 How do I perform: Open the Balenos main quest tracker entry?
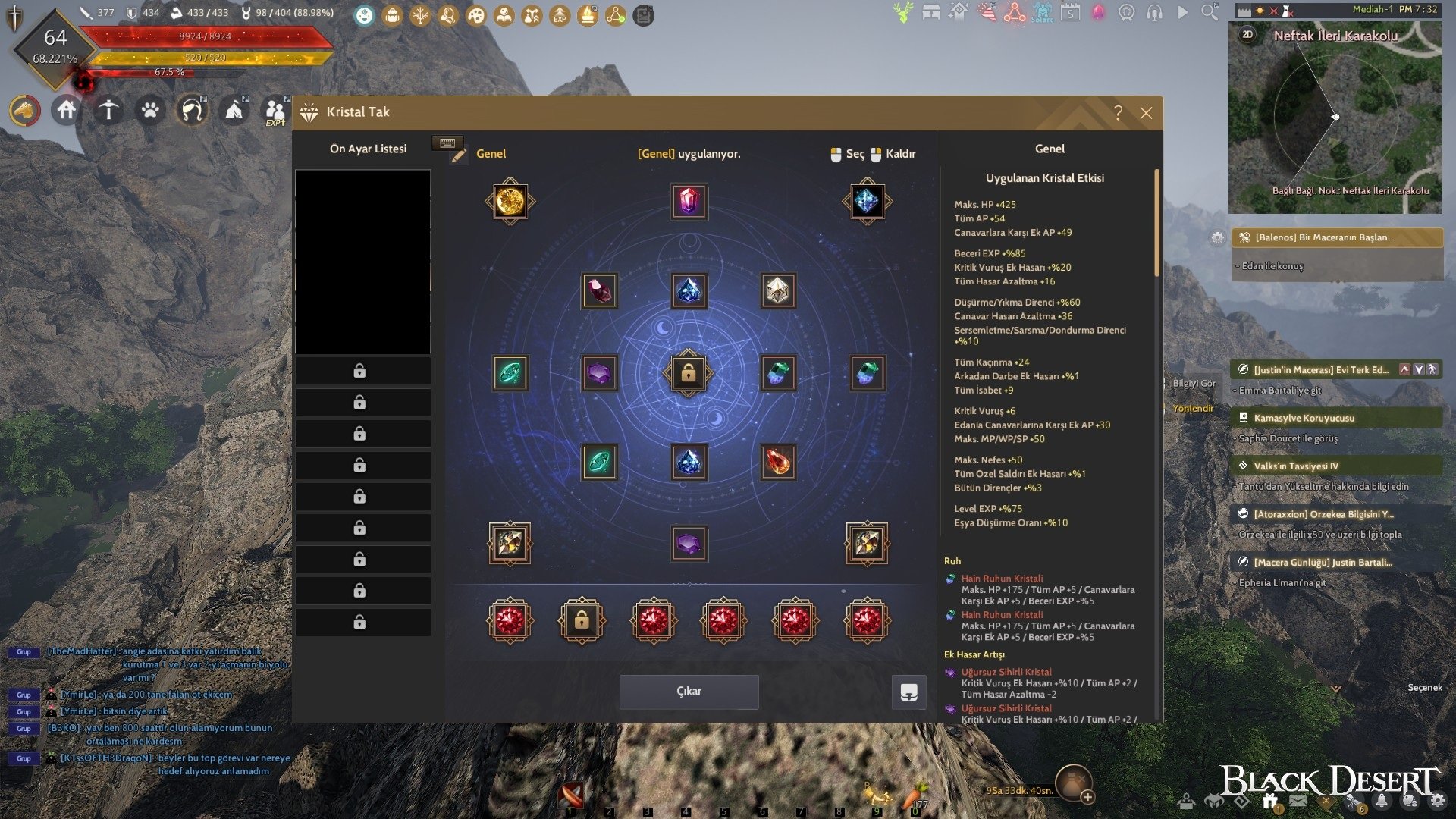pyautogui.click(x=1336, y=237)
